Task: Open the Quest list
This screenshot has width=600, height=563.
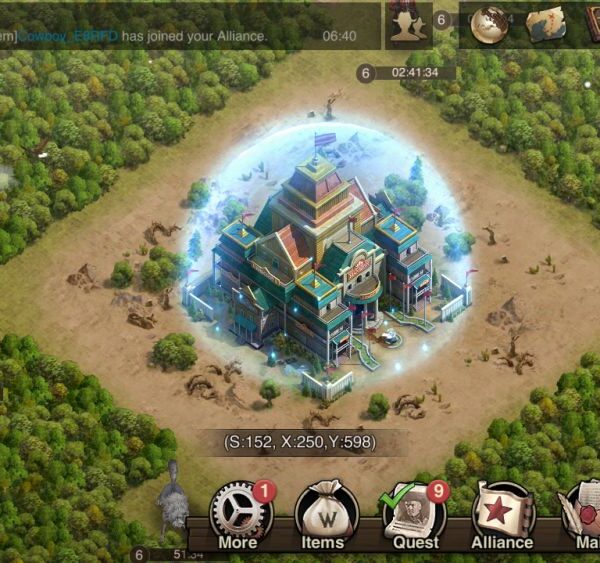Action: [415, 514]
